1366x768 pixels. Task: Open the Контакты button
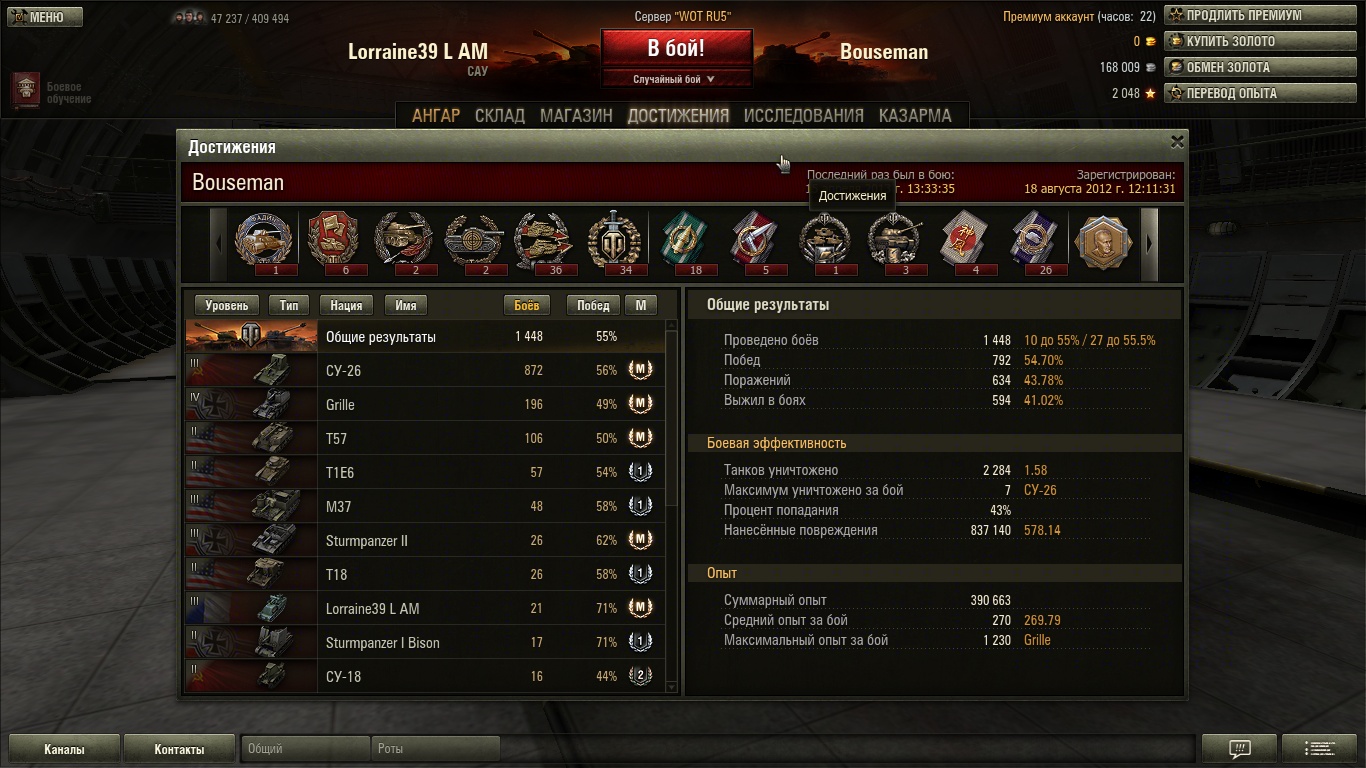[179, 749]
